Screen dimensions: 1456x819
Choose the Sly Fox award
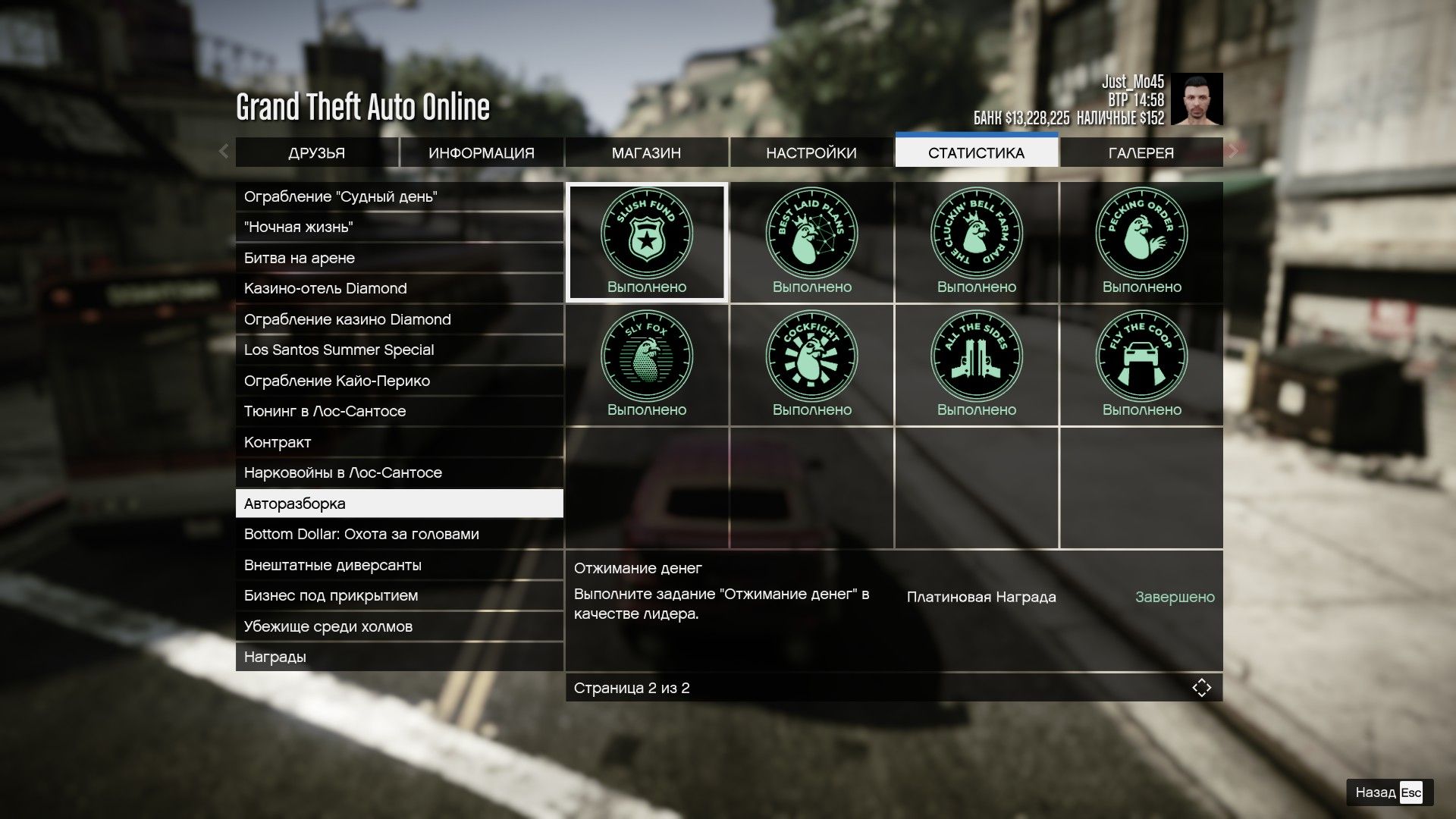point(647,366)
